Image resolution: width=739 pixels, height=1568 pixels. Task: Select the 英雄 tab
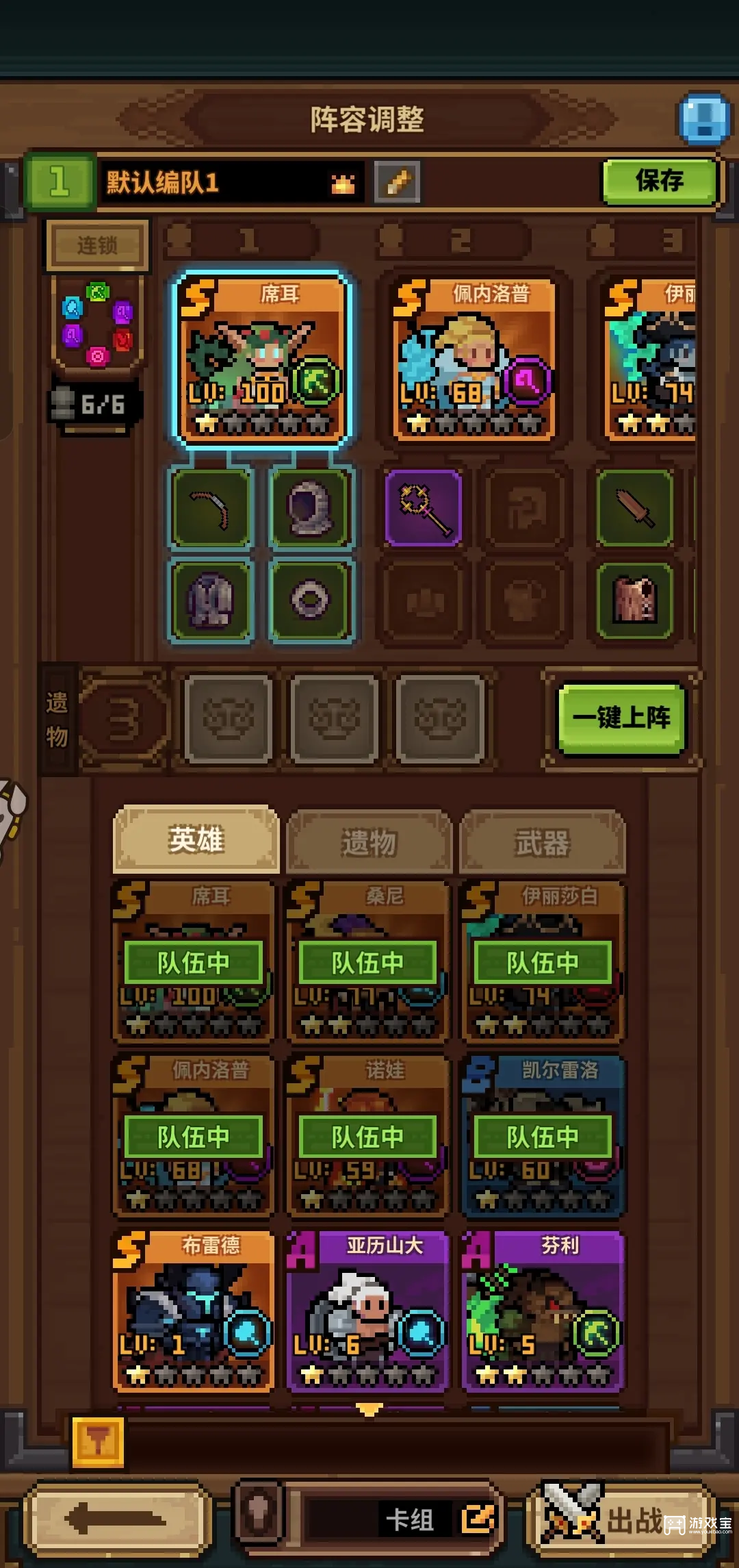(196, 840)
